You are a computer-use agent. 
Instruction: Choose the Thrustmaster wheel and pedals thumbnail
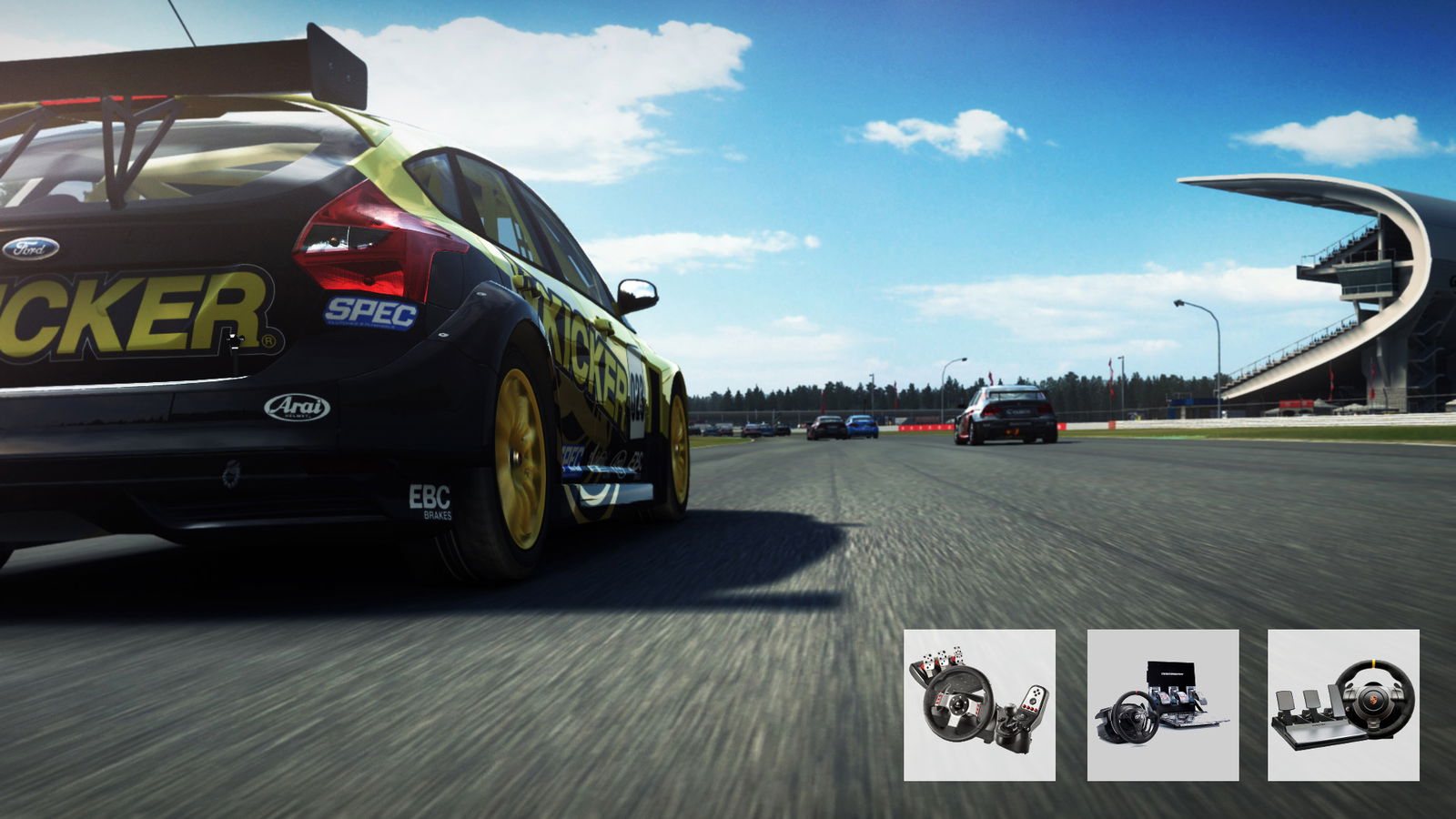(1162, 704)
